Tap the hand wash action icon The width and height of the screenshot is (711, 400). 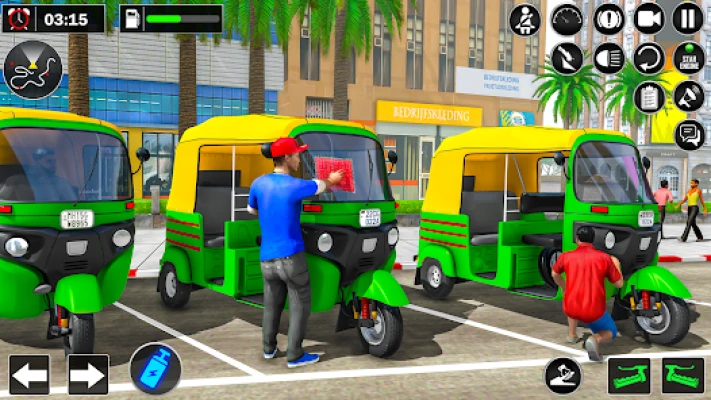[563, 376]
